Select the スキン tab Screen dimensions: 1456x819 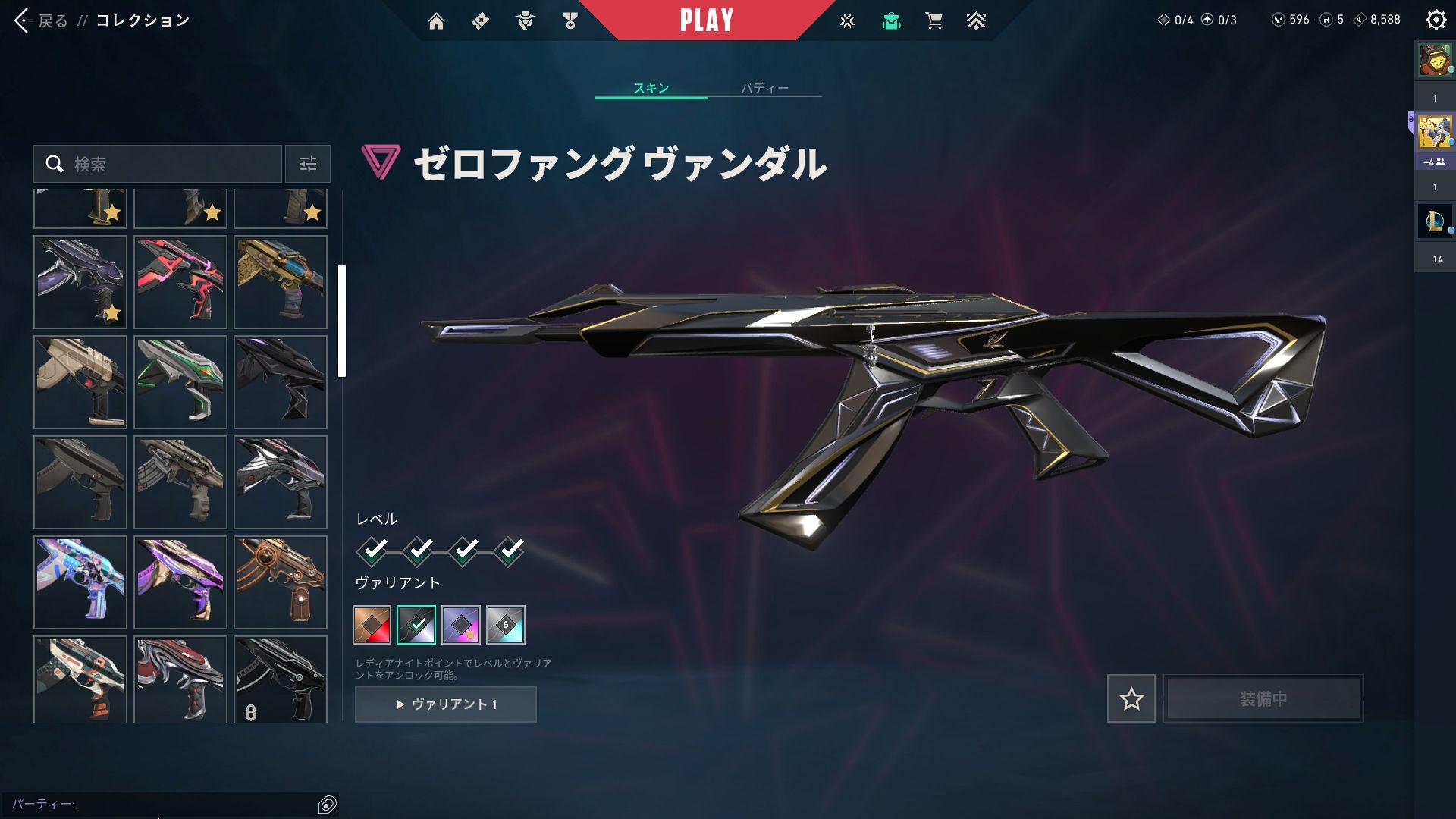651,88
